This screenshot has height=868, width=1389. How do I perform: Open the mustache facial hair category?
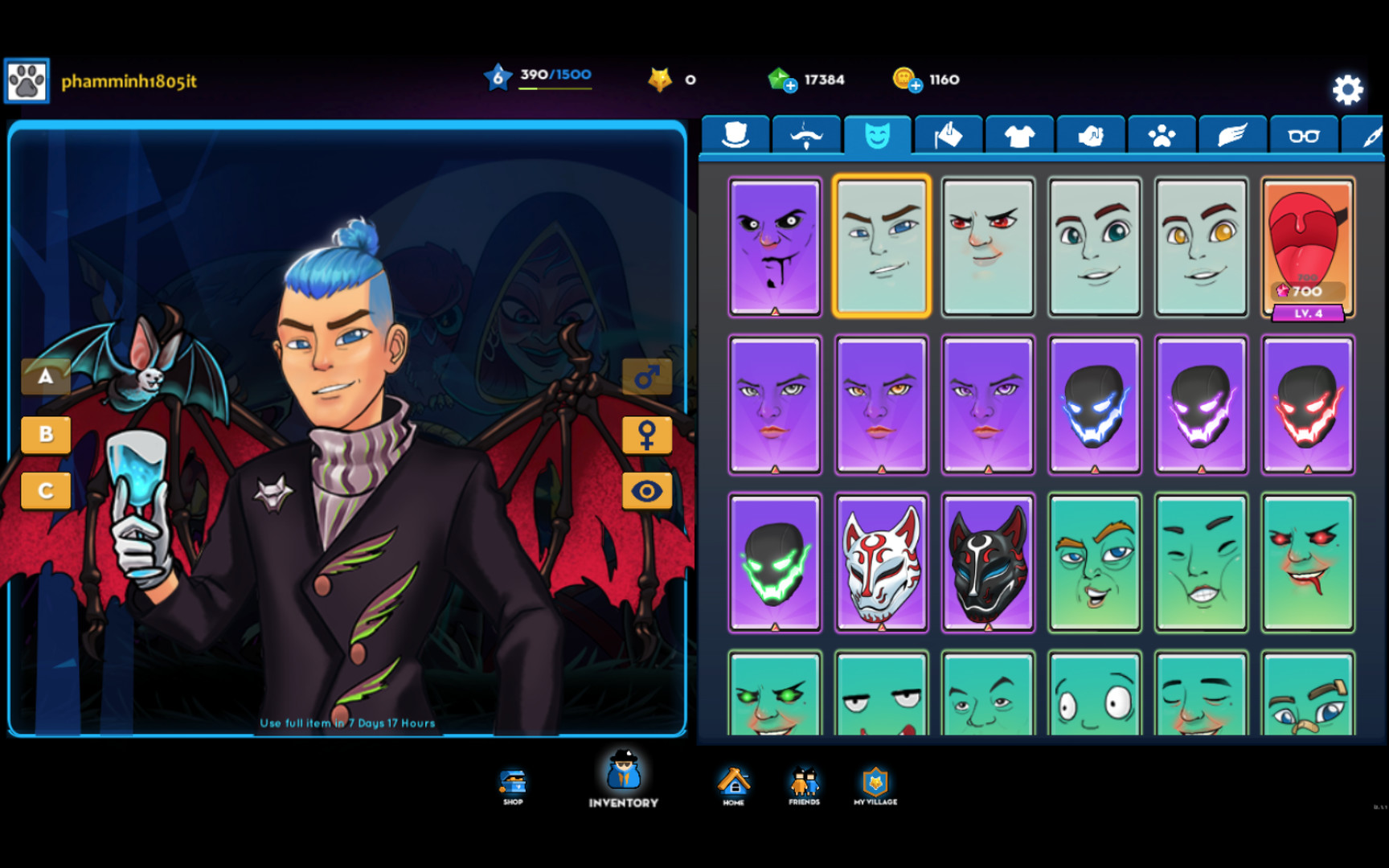(x=806, y=133)
